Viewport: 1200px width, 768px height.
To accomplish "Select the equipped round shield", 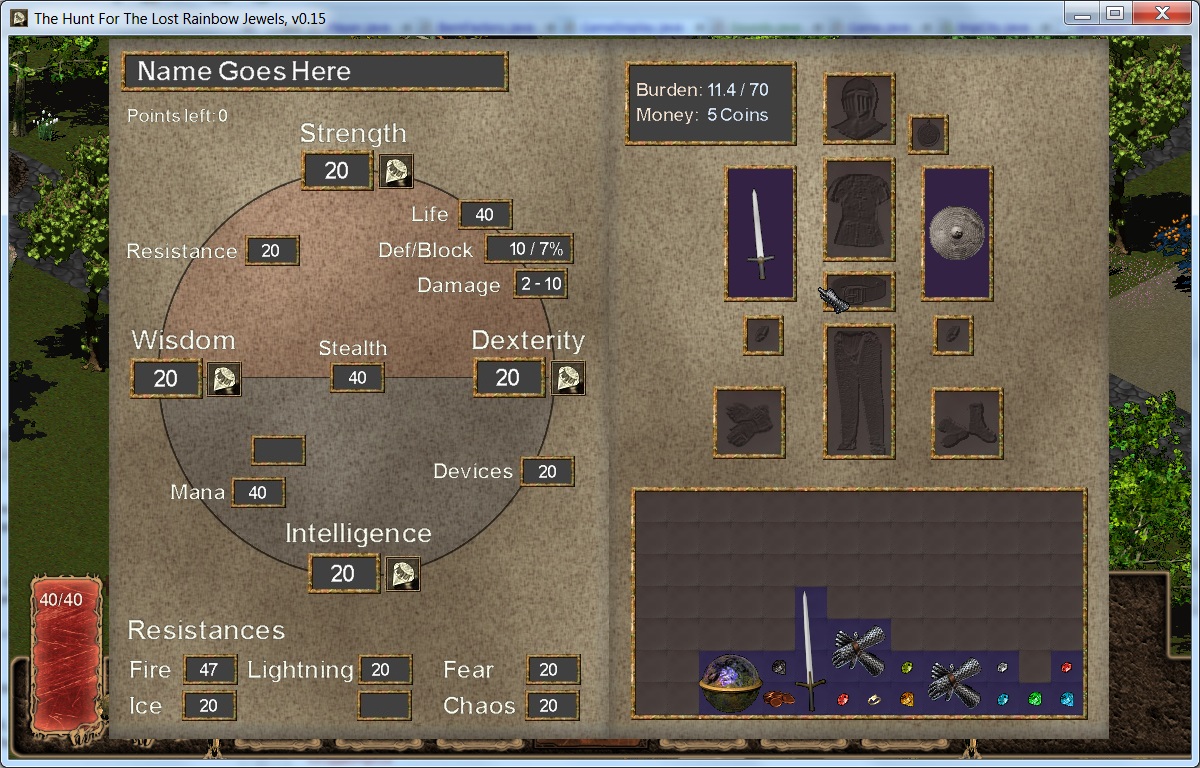I will click(957, 233).
